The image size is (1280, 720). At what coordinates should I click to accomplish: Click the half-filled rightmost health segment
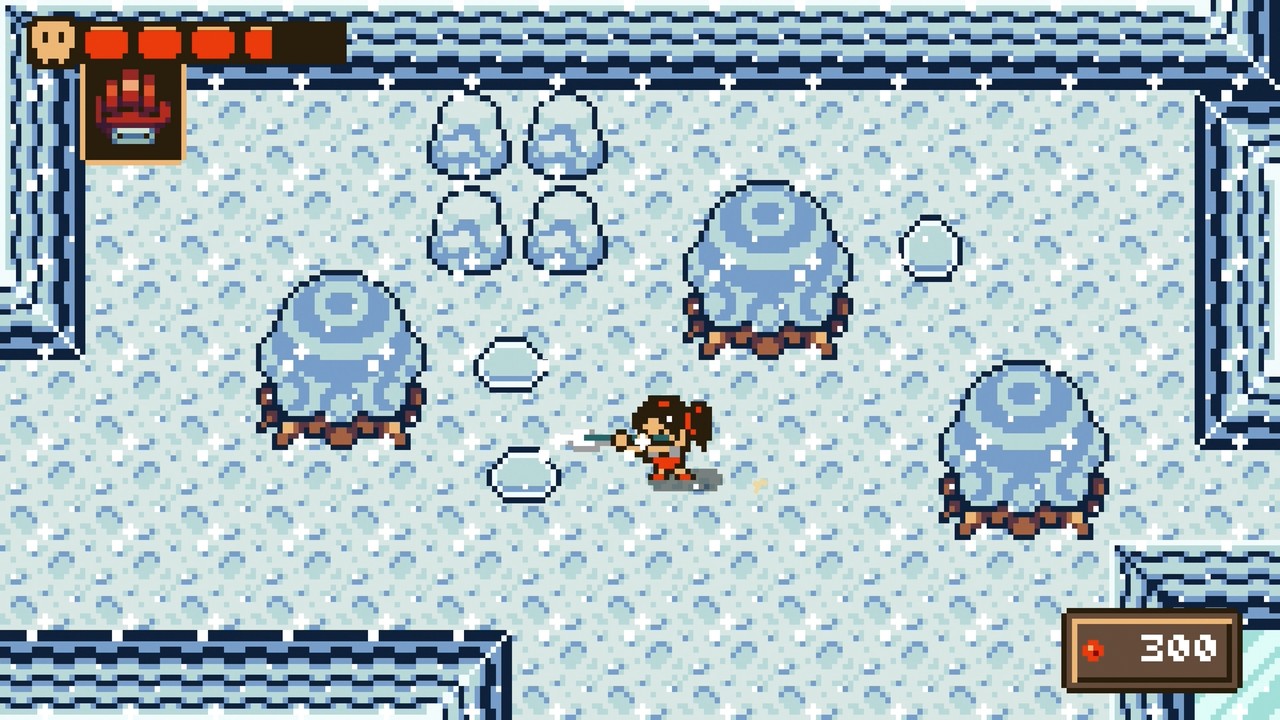(258, 42)
